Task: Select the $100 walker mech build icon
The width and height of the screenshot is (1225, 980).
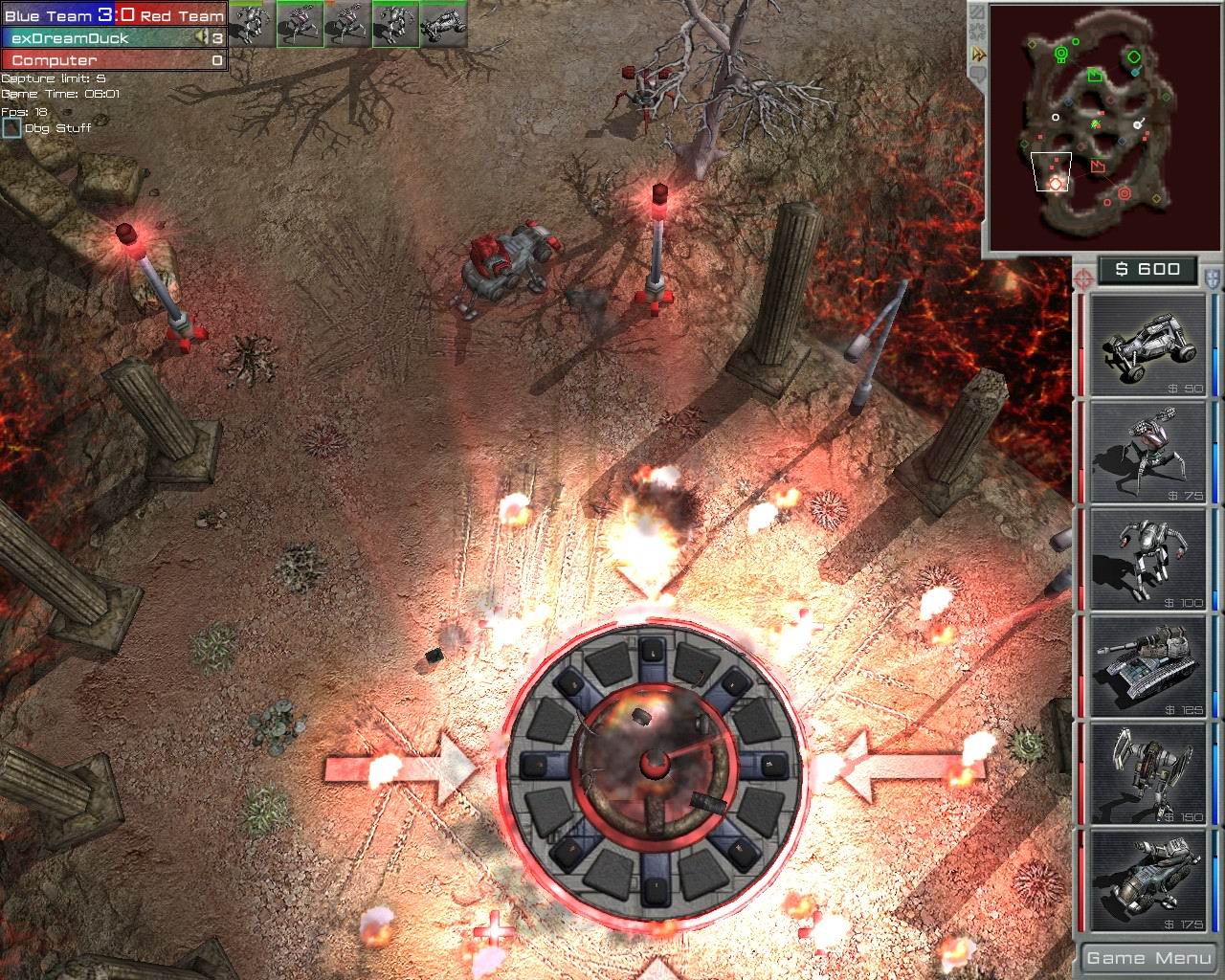Action: click(1147, 557)
